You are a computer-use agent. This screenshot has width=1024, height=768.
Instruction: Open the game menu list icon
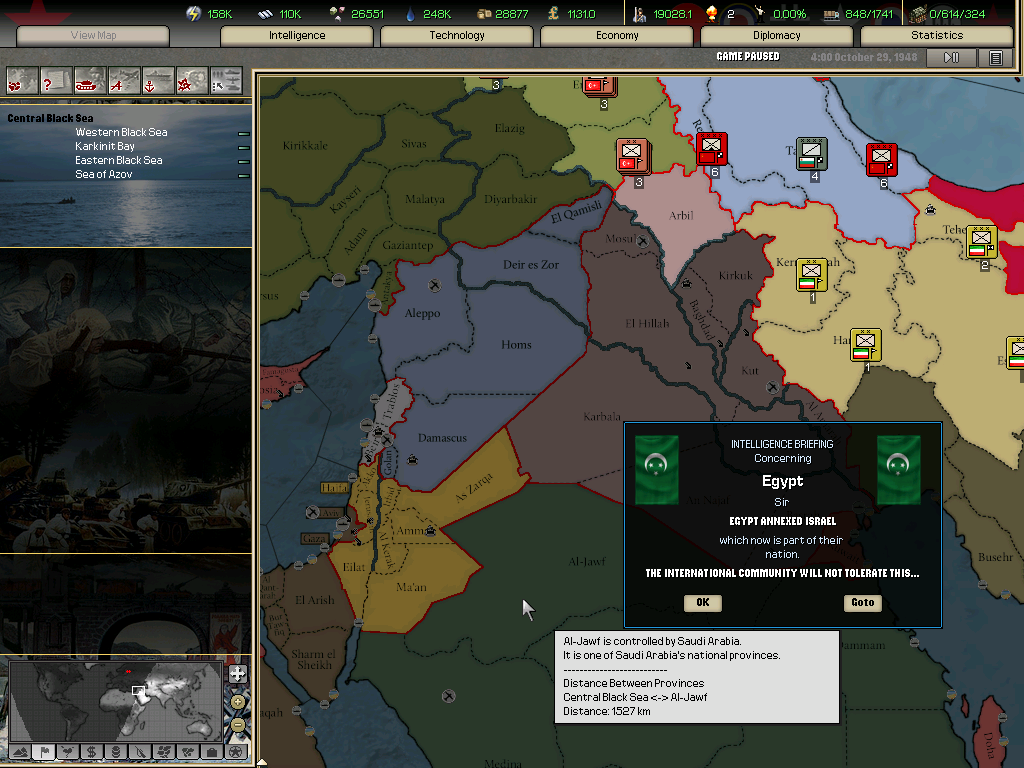click(995, 58)
